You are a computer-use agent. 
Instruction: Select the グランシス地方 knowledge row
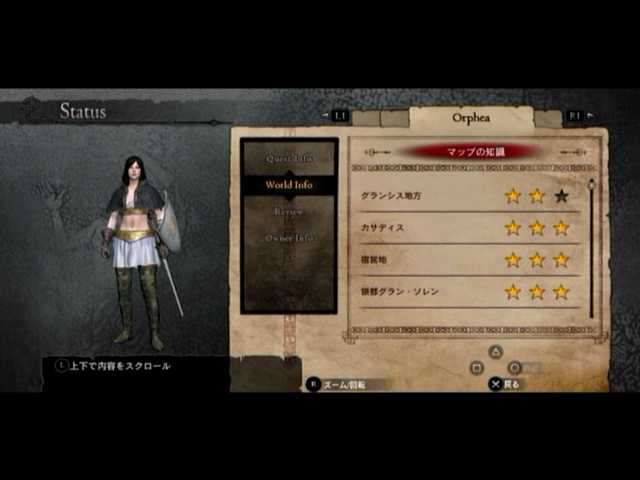[465, 195]
